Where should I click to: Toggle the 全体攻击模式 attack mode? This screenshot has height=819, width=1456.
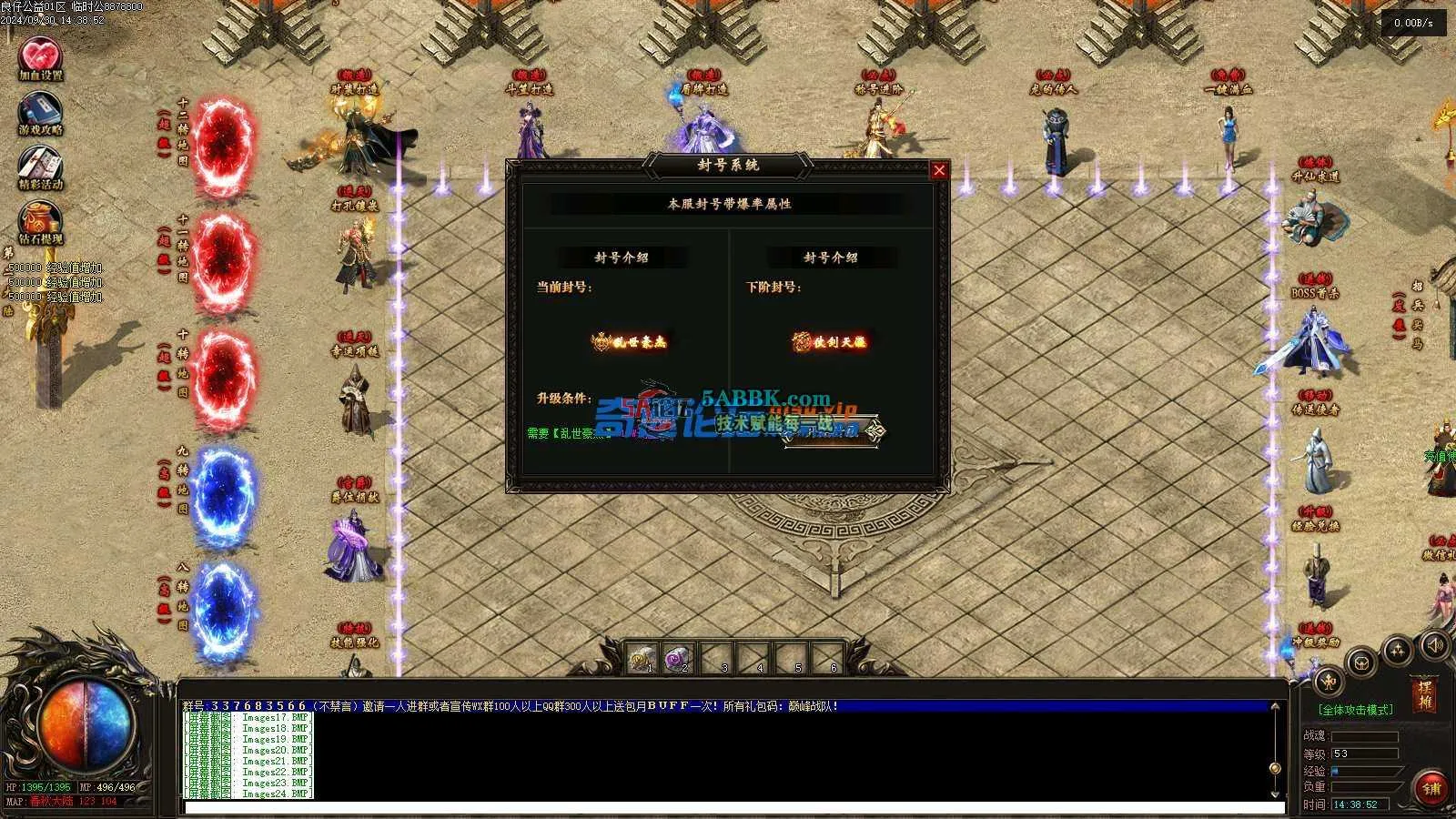1356,709
